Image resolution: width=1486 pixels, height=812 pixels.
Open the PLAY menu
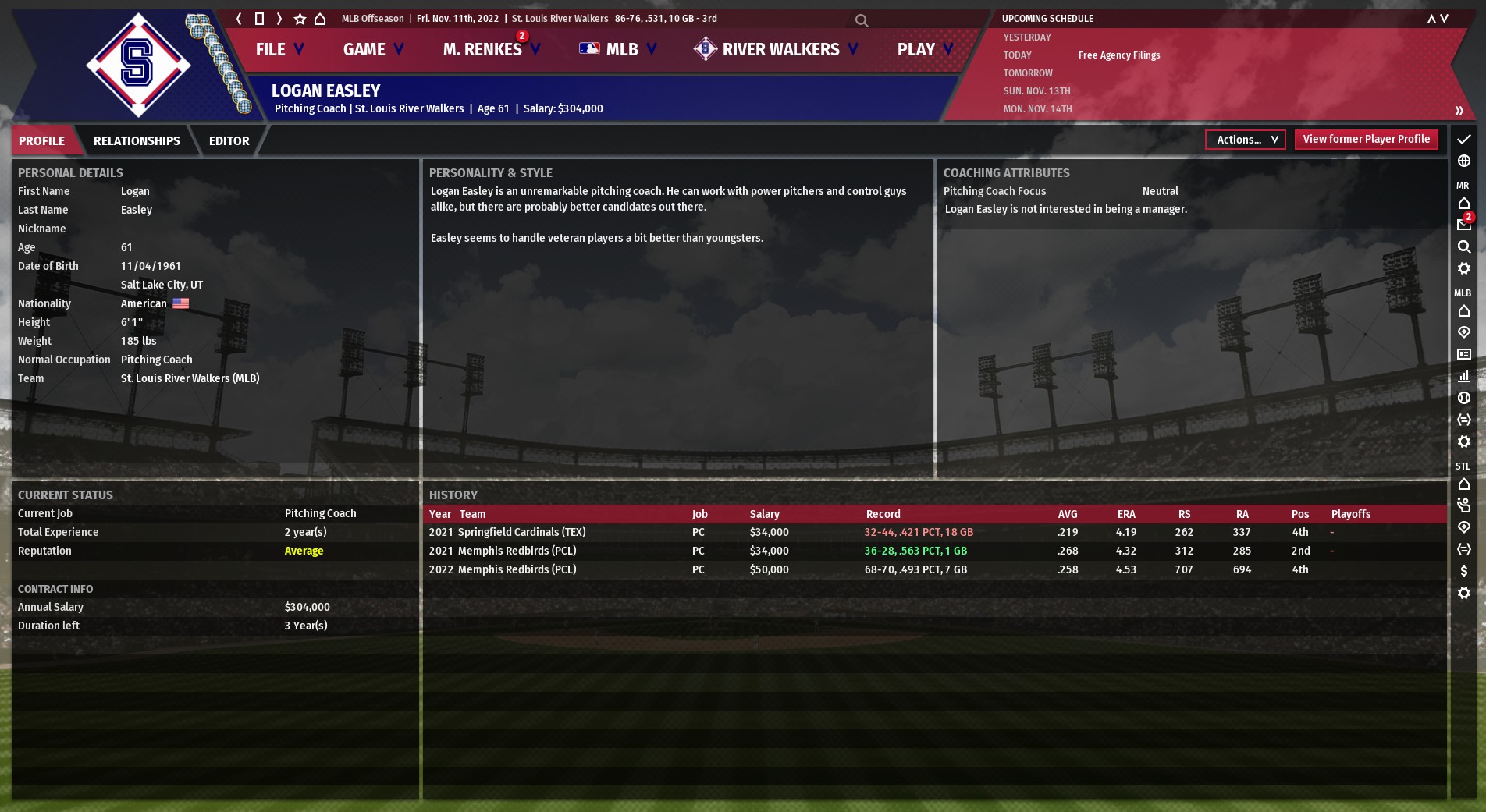click(x=924, y=49)
